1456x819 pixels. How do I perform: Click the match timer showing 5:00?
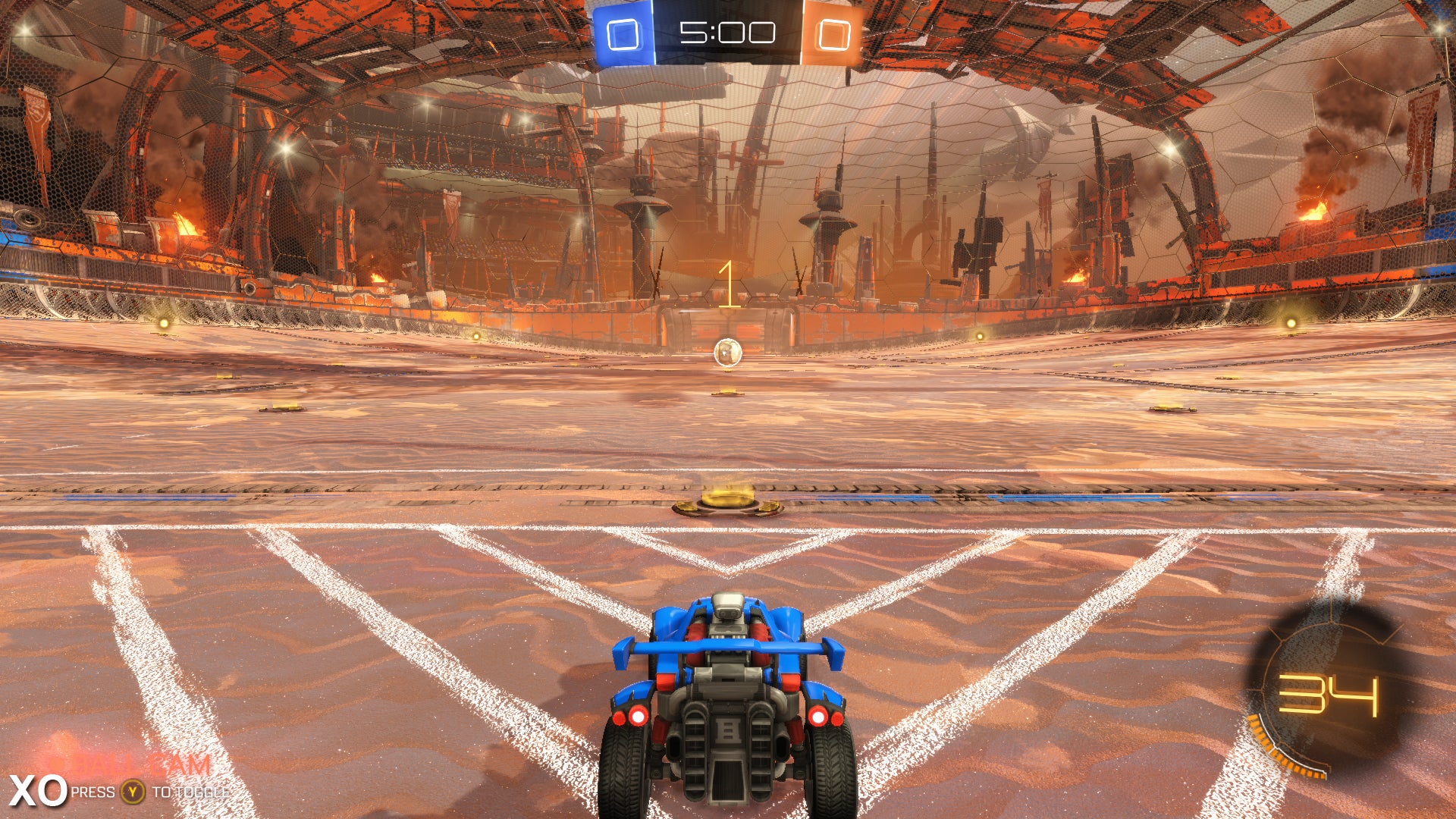coord(728,30)
